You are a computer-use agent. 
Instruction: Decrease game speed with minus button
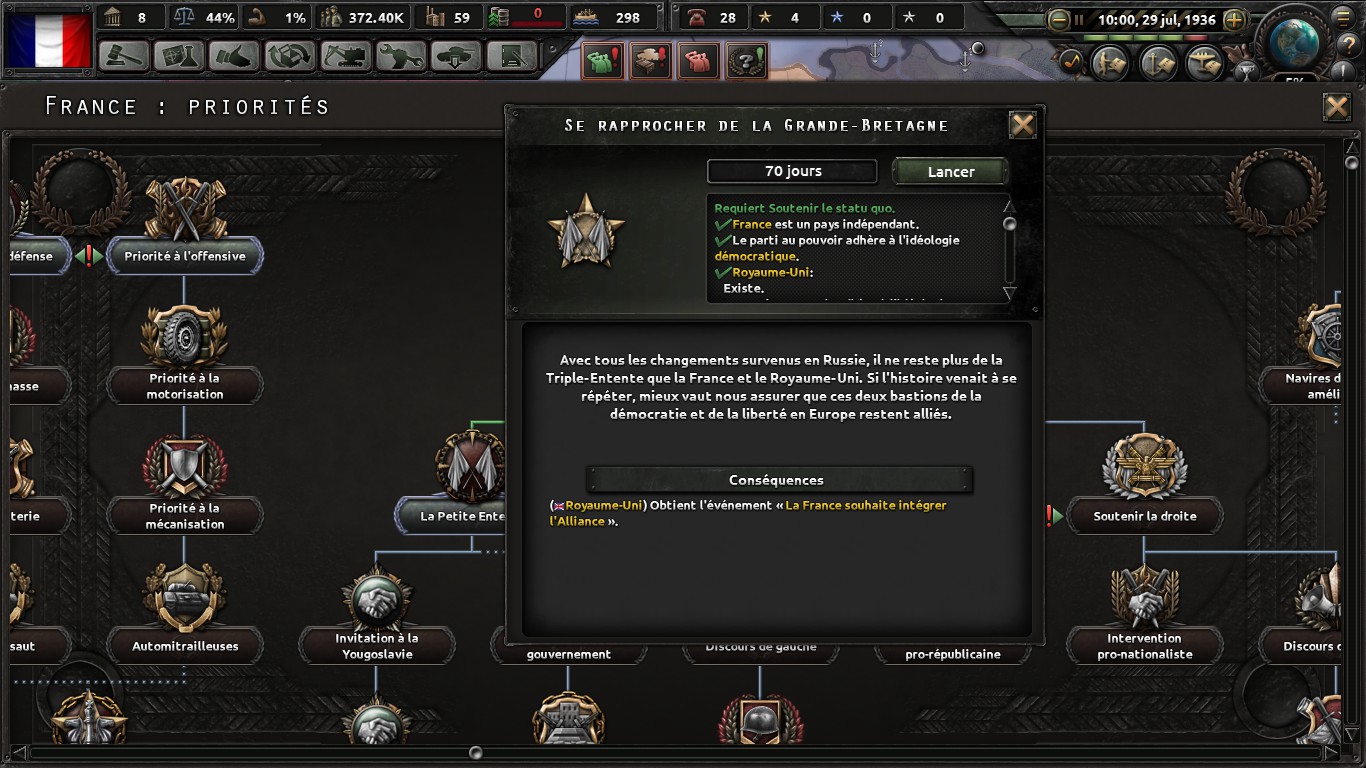click(1059, 19)
